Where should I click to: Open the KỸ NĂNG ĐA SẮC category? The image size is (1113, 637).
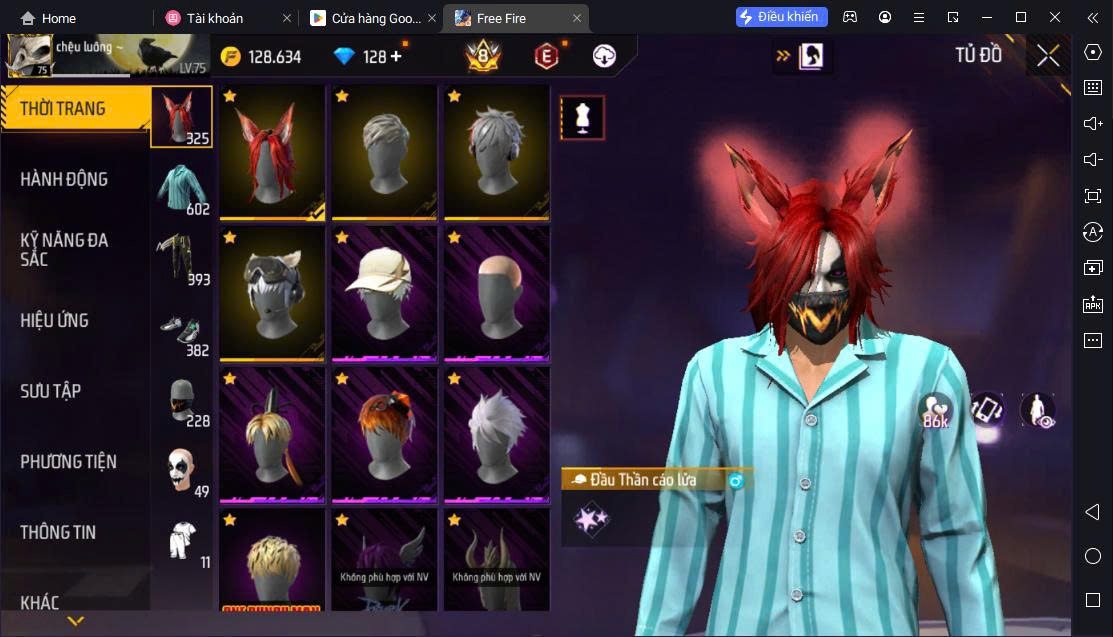click(64, 249)
